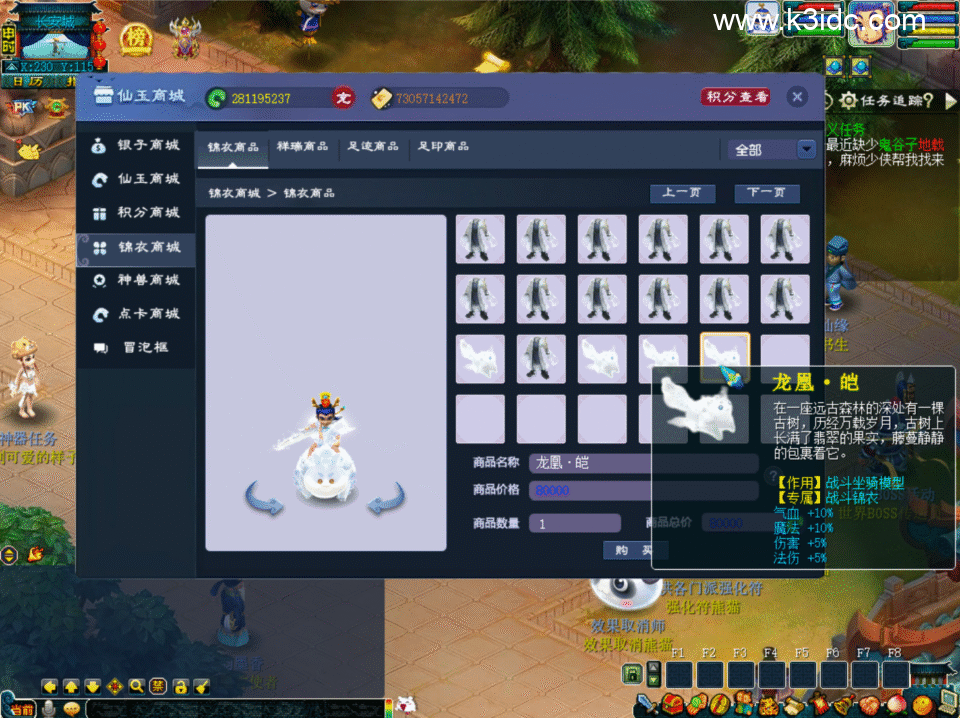Choose 锦衣商城 sidebar entry
Image resolution: width=960 pixels, height=718 pixels.
(136, 247)
